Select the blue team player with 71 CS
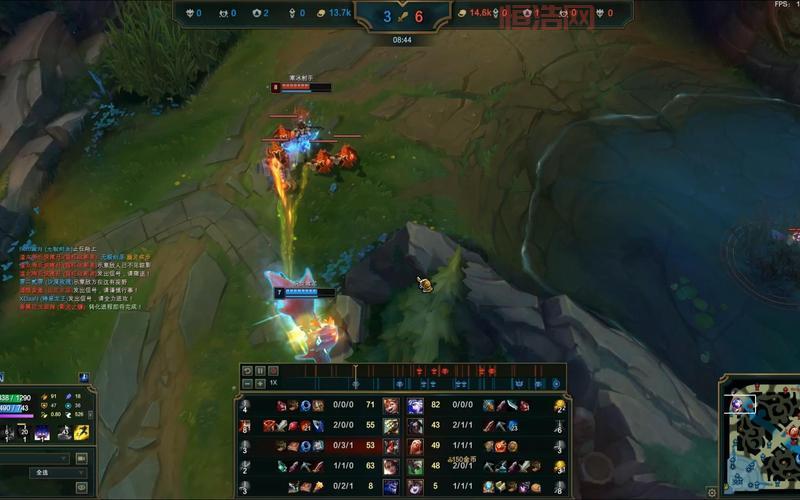 click(391, 406)
